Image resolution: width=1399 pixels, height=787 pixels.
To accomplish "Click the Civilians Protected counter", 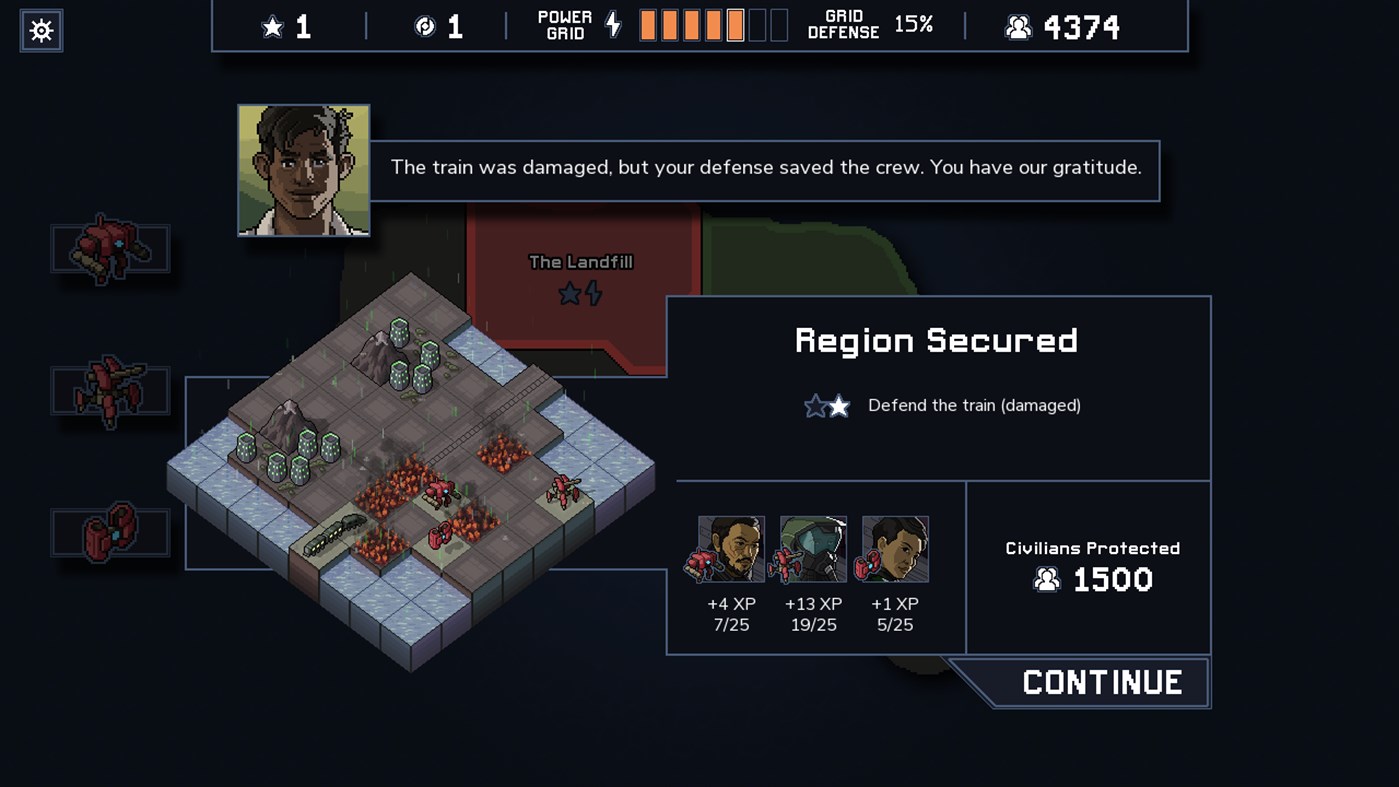I will pos(1092,565).
